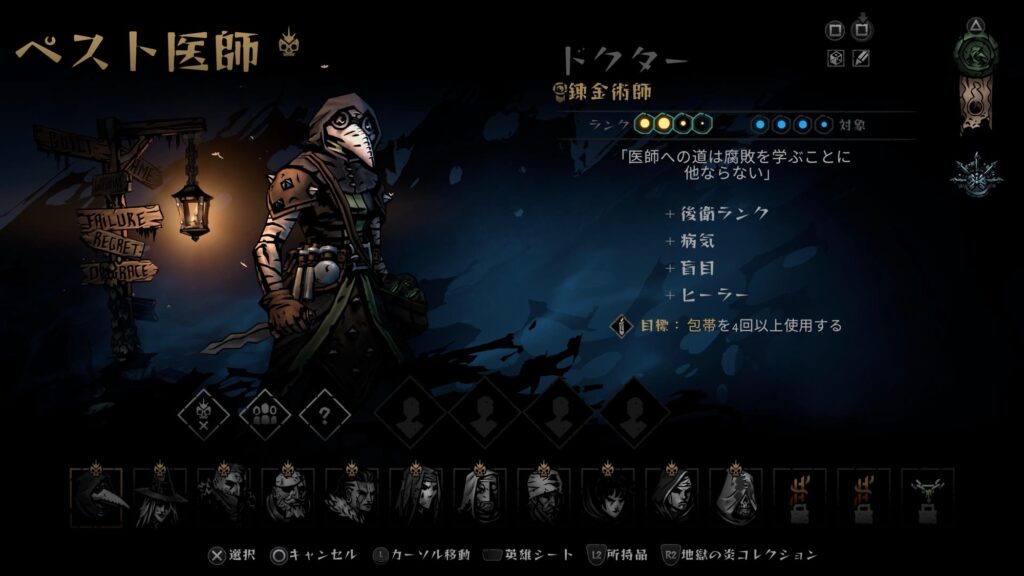This screenshot has height=576, width=1024.
Task: Randomize with the dice icon
Action: click(x=836, y=59)
